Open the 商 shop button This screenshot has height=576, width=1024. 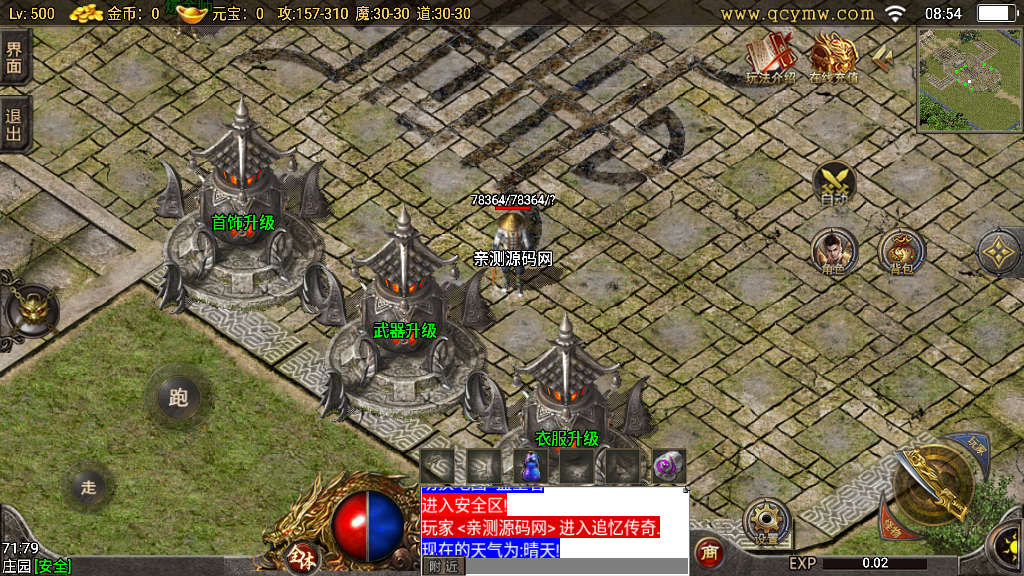point(709,551)
